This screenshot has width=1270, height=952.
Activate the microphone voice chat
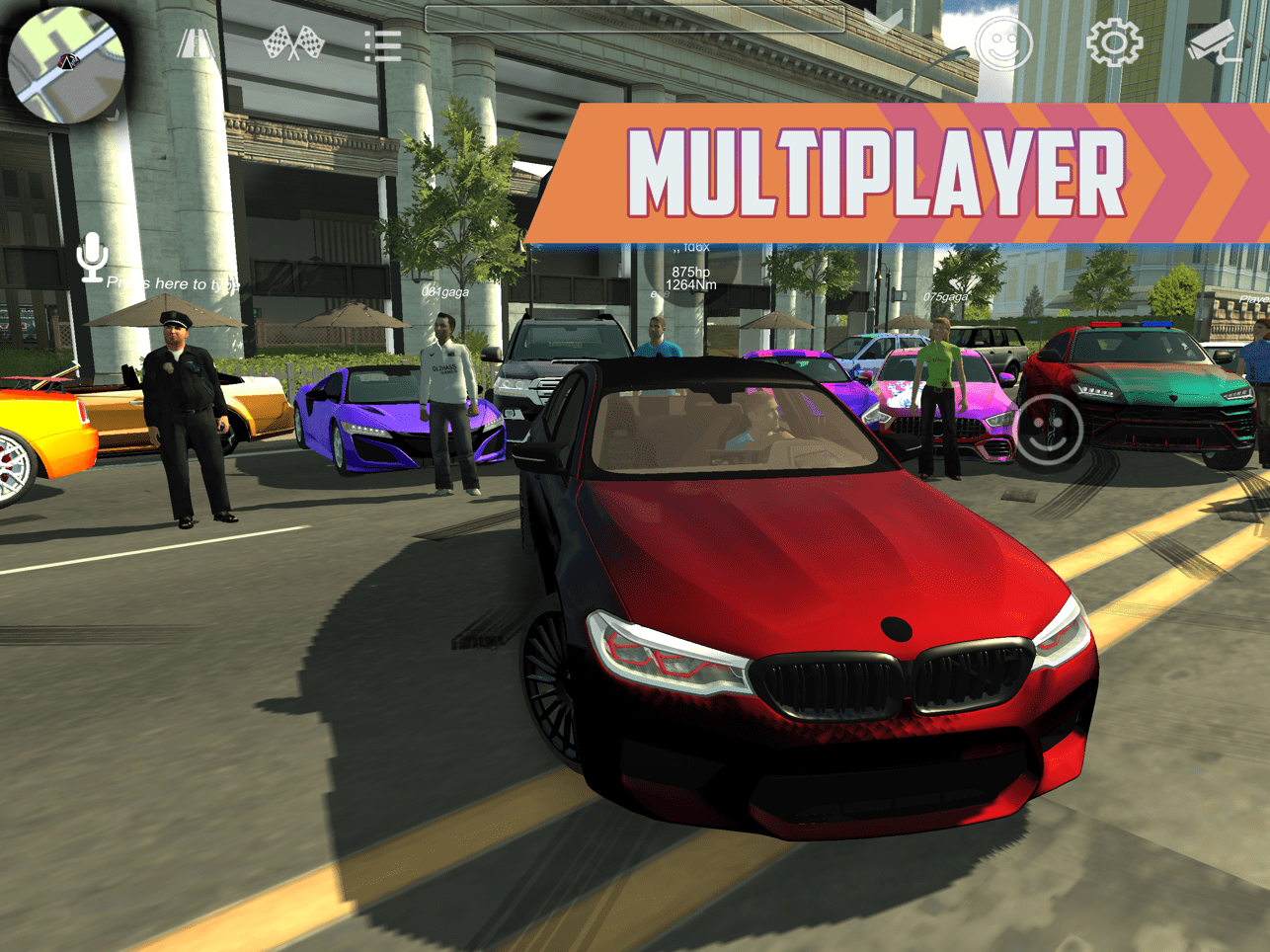[93, 257]
